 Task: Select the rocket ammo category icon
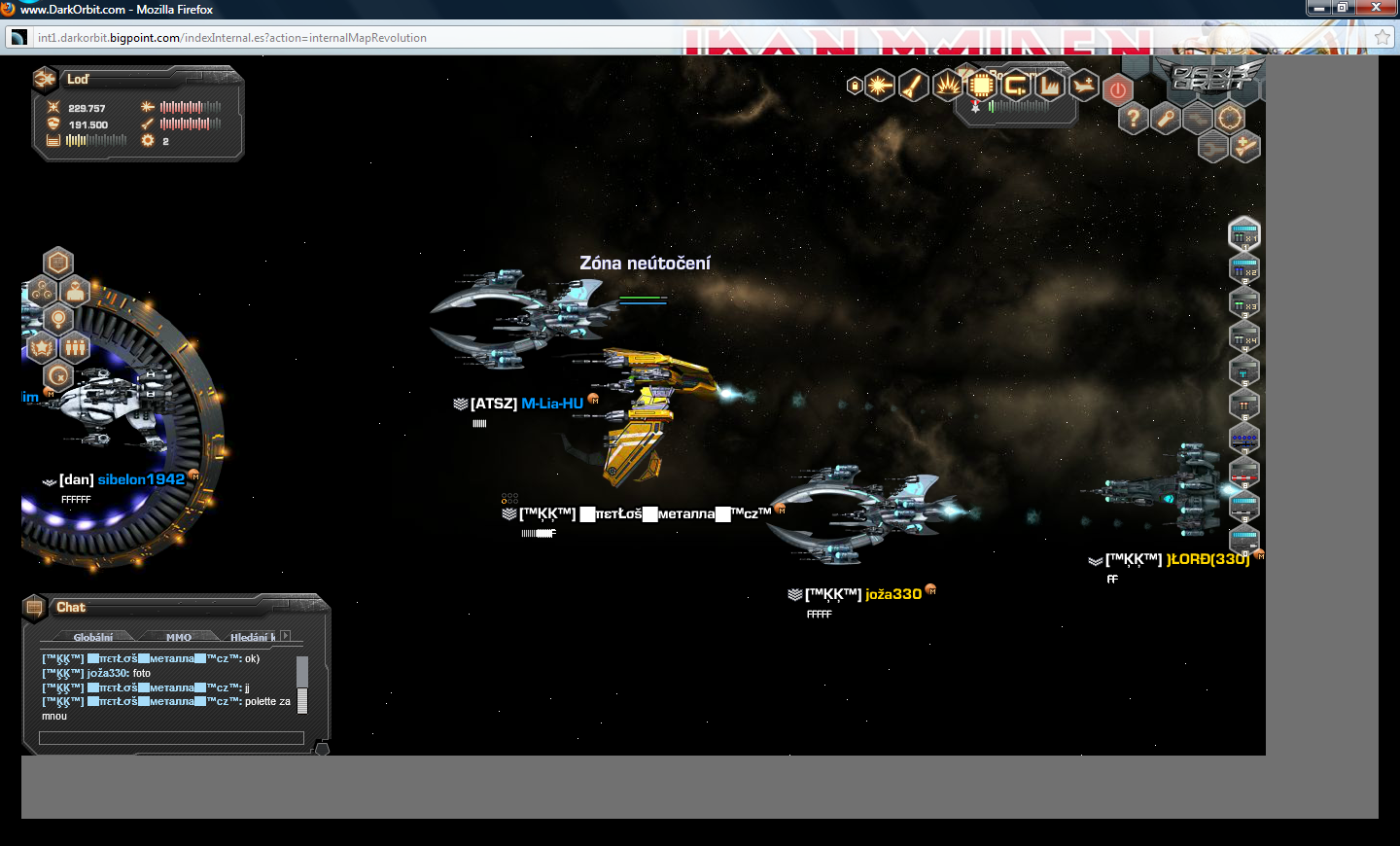pos(913,86)
